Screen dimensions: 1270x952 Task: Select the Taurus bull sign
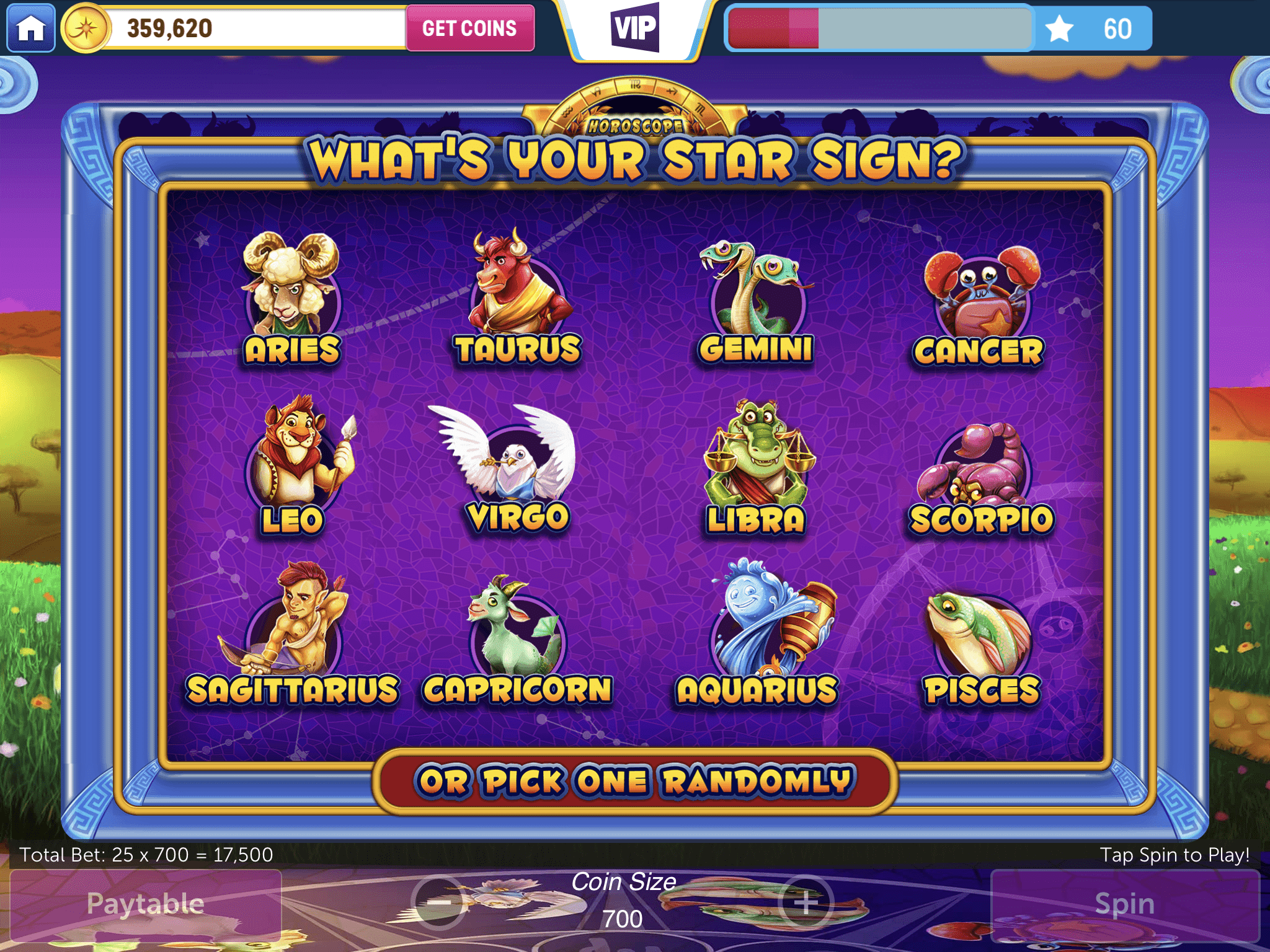click(518, 295)
